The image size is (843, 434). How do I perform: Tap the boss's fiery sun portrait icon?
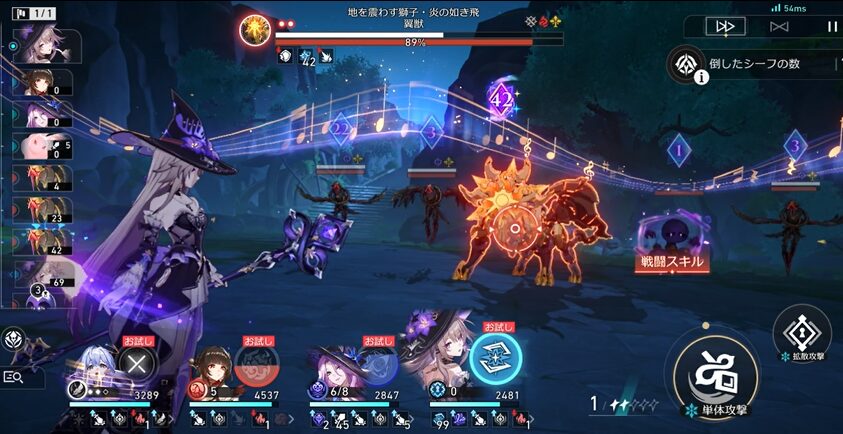pyautogui.click(x=256, y=29)
